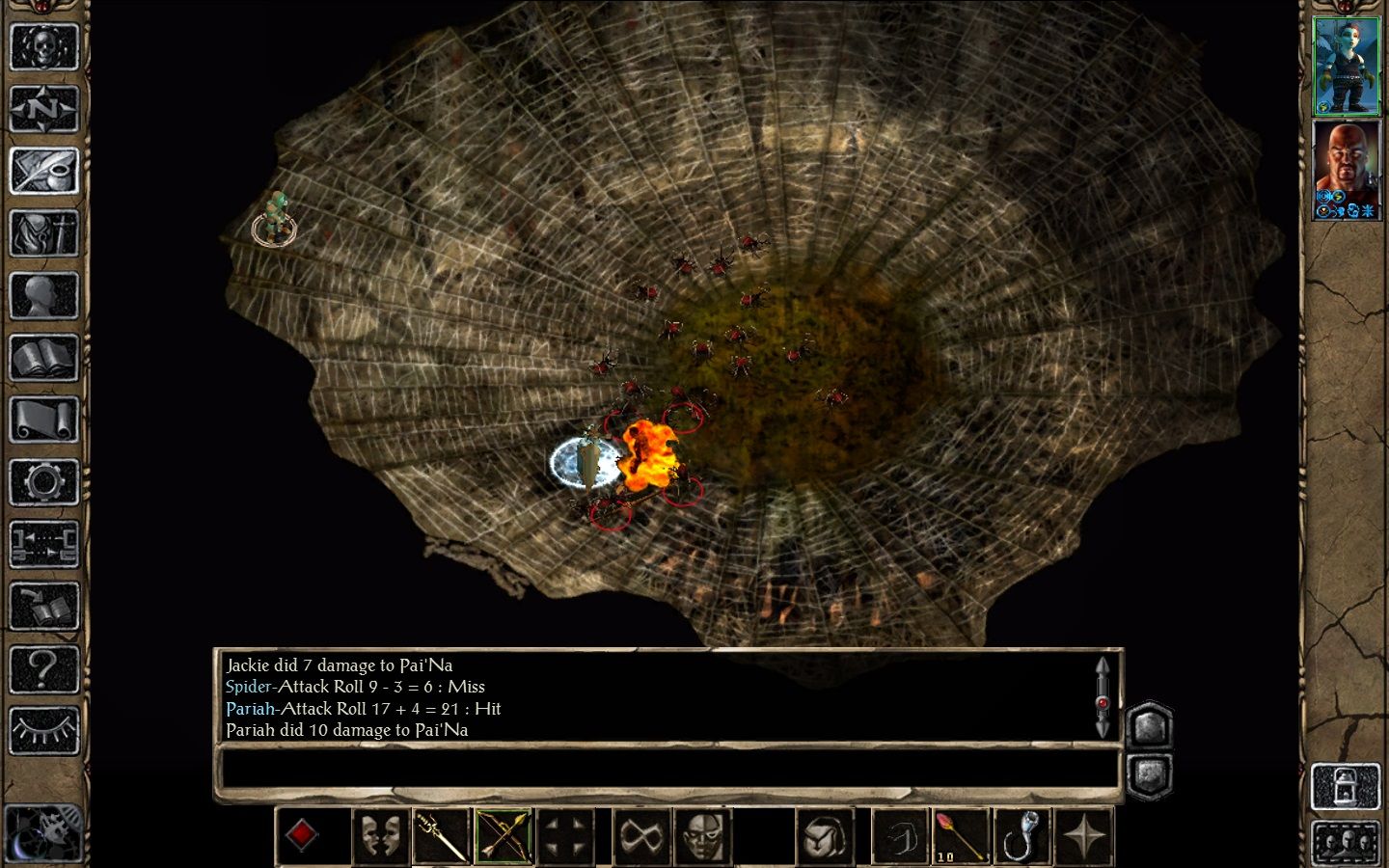Show the character record head icon

tap(43, 296)
